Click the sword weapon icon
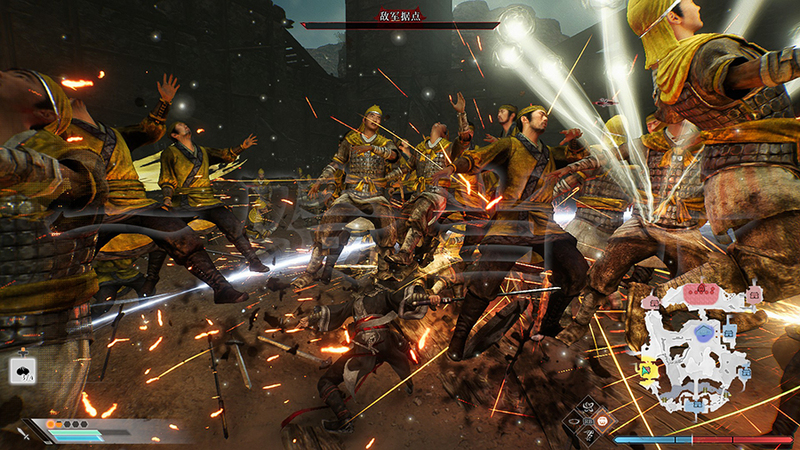 [x=22, y=433]
